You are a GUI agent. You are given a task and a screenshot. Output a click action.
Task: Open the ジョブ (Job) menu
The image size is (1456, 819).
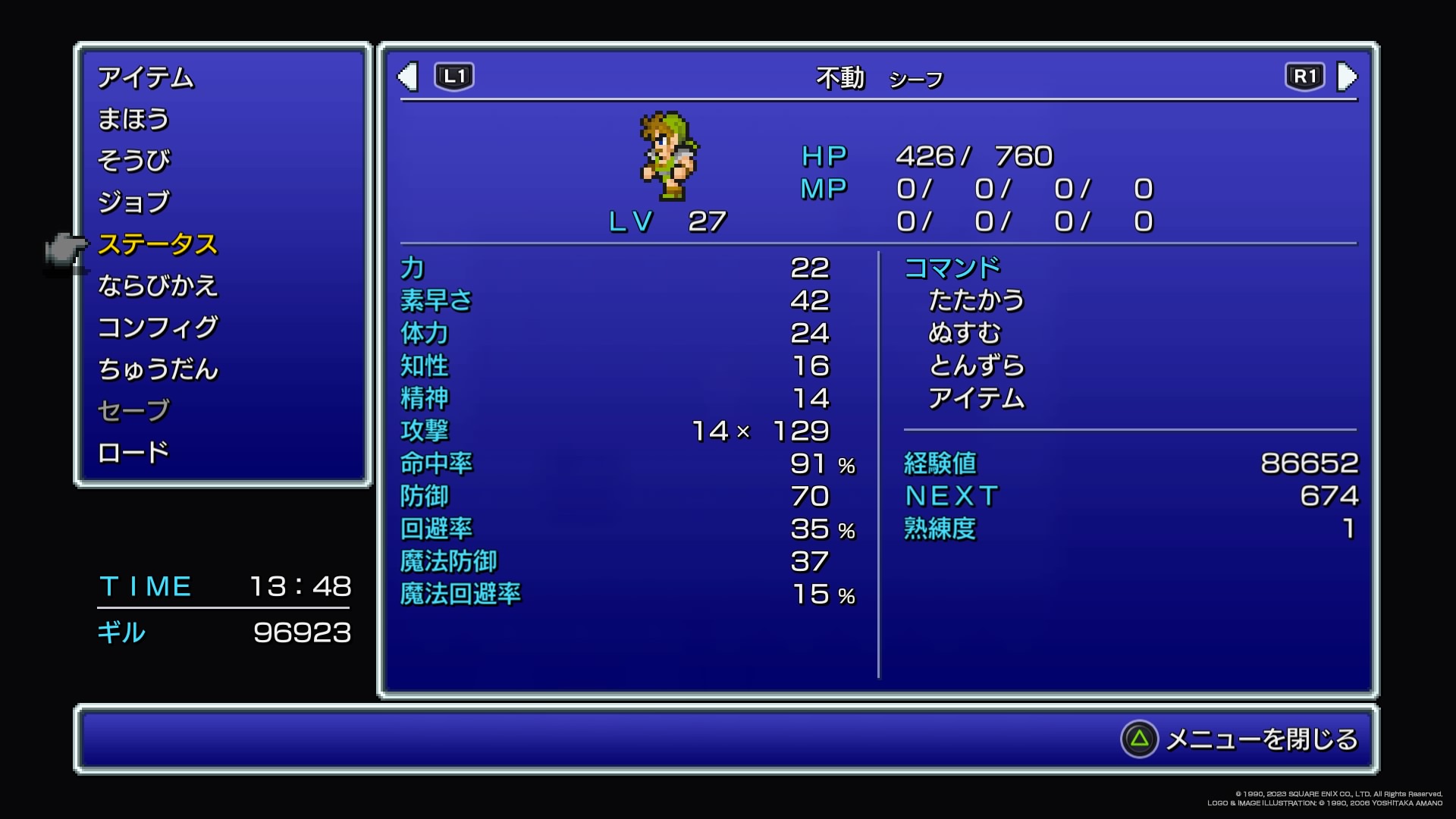click(x=134, y=202)
